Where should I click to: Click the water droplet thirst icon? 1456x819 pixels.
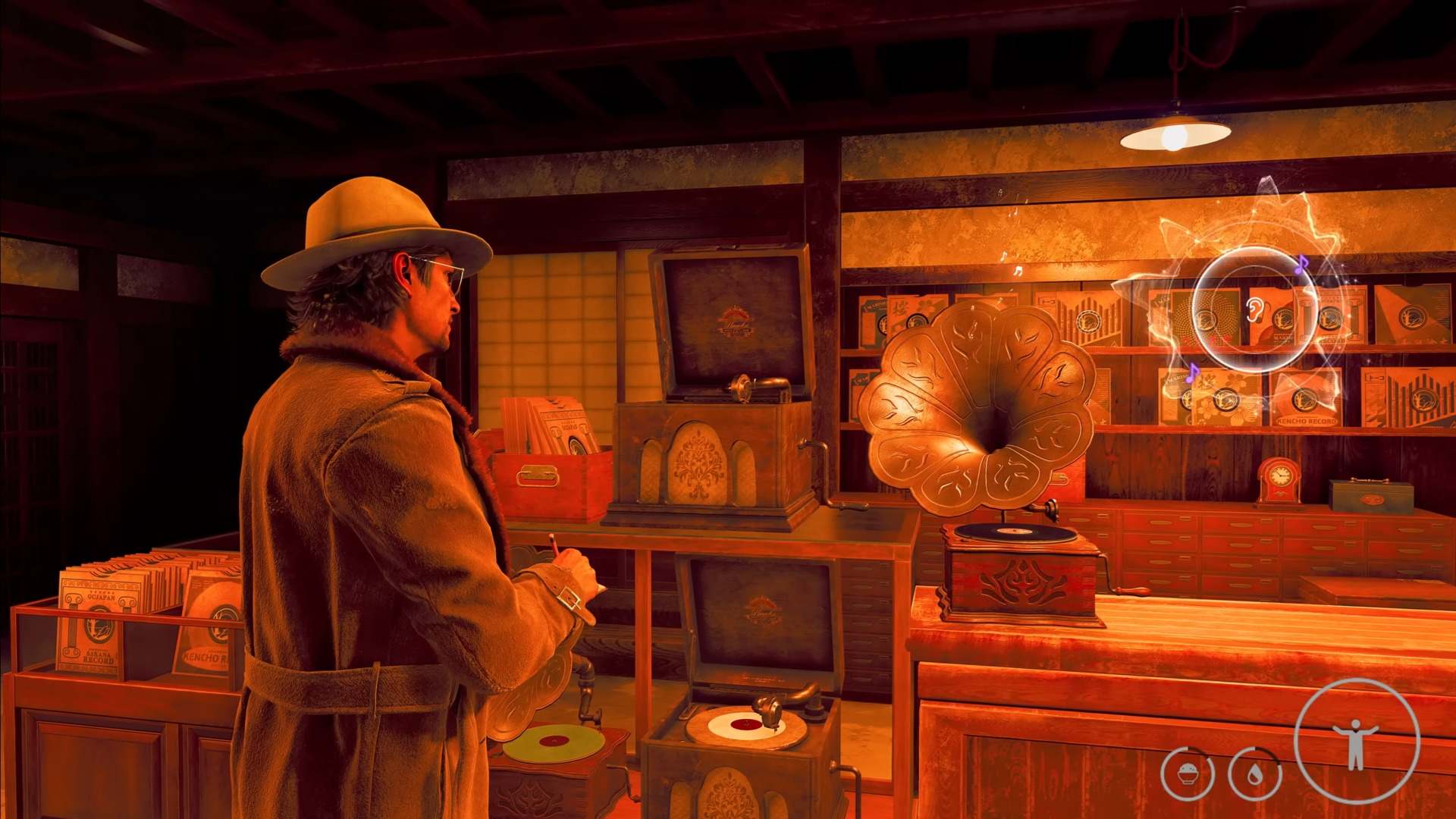(1254, 773)
